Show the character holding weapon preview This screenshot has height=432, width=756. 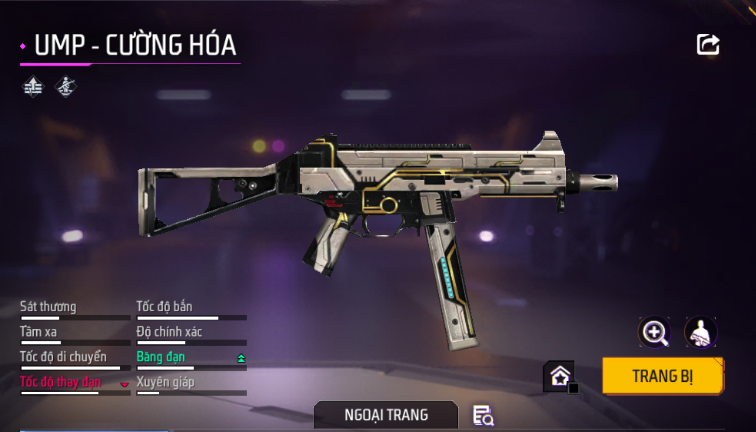tap(700, 333)
